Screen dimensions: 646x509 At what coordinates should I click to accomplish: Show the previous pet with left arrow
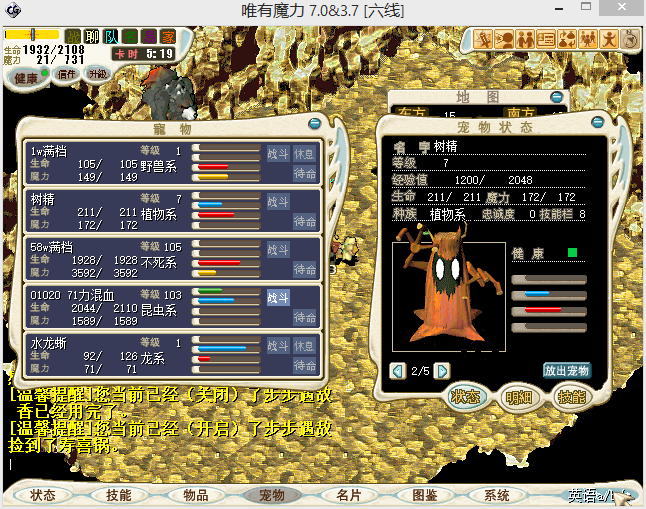(398, 371)
